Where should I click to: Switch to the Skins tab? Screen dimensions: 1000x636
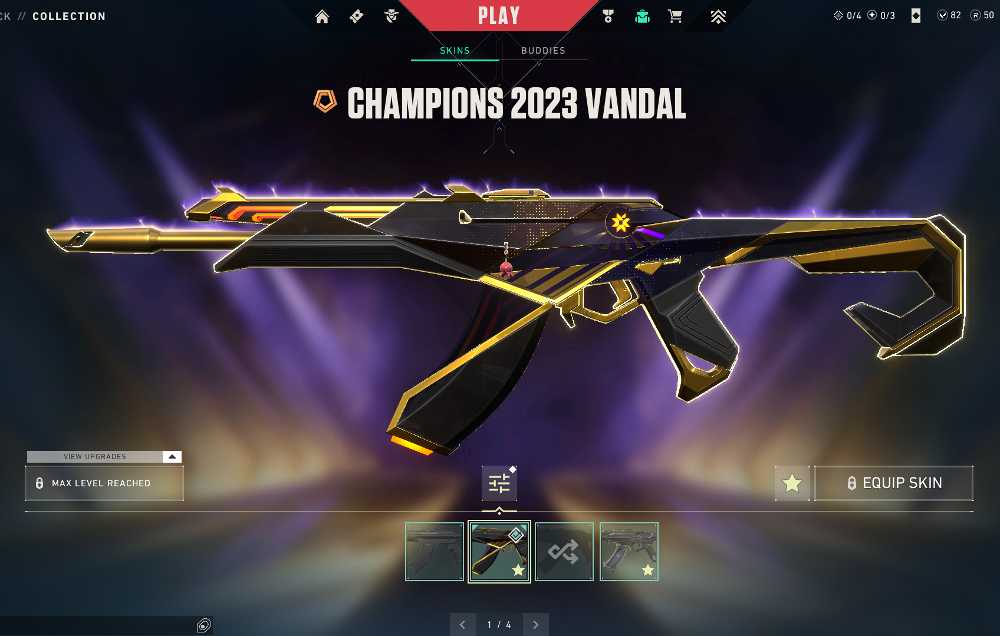pos(455,50)
